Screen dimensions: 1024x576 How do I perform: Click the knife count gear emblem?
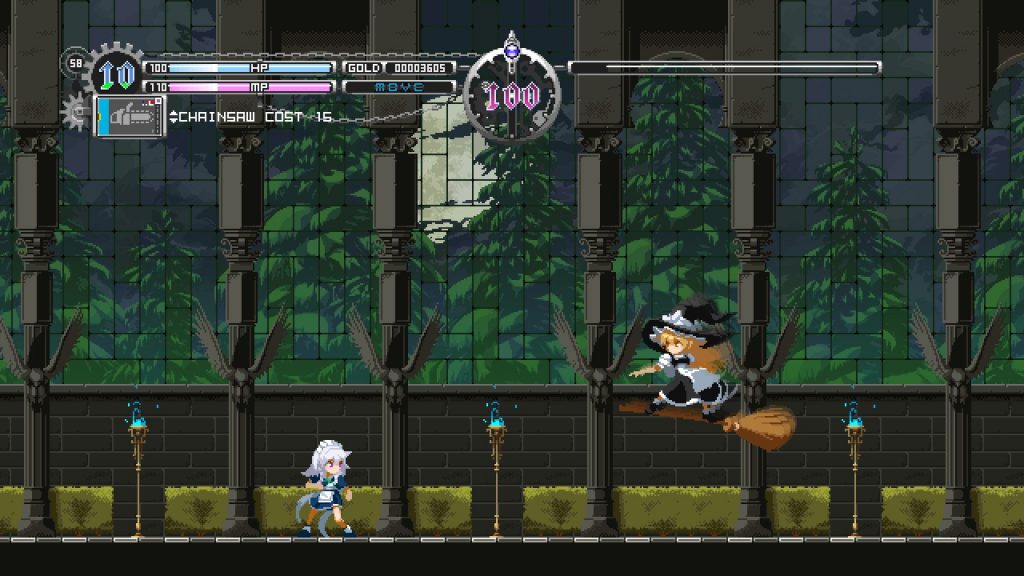tap(116, 74)
